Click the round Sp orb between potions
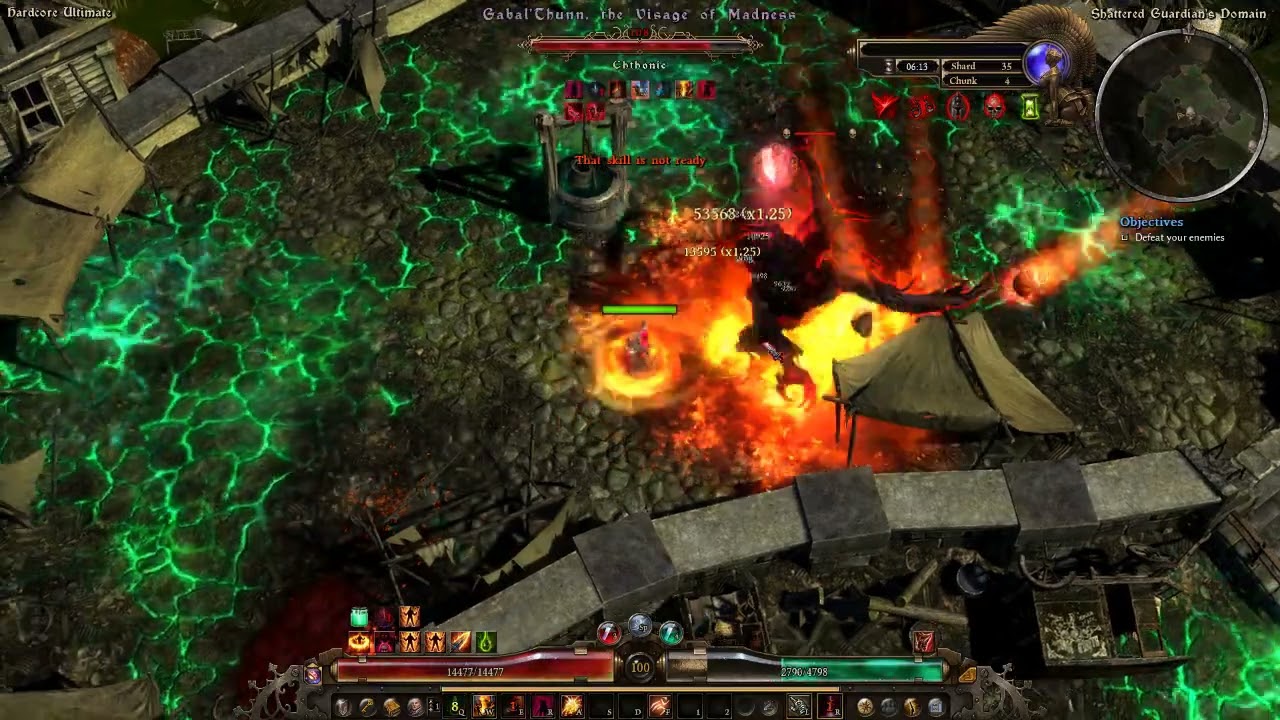 pos(640,627)
